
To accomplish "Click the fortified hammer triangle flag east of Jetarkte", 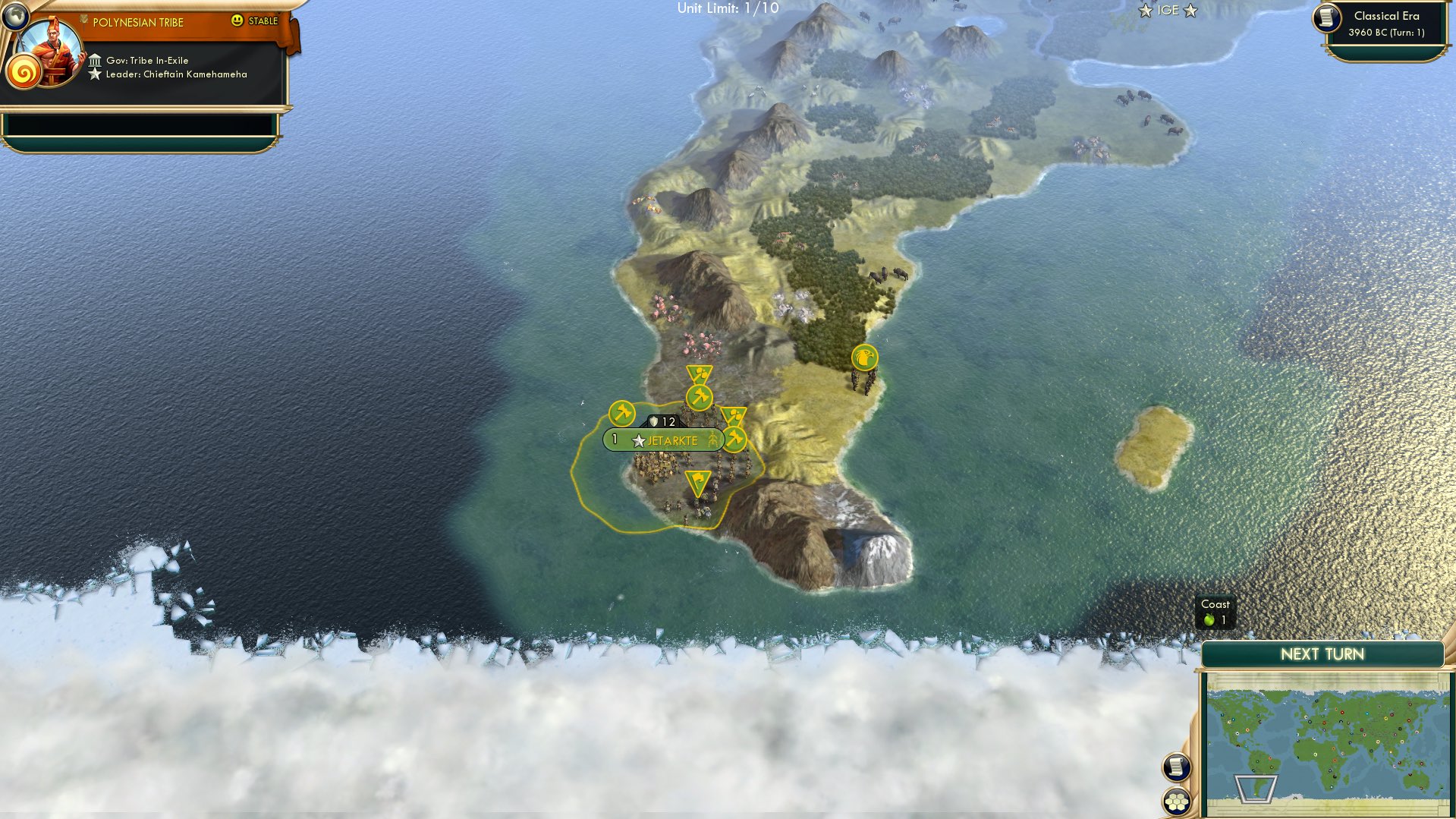I will coord(733,414).
